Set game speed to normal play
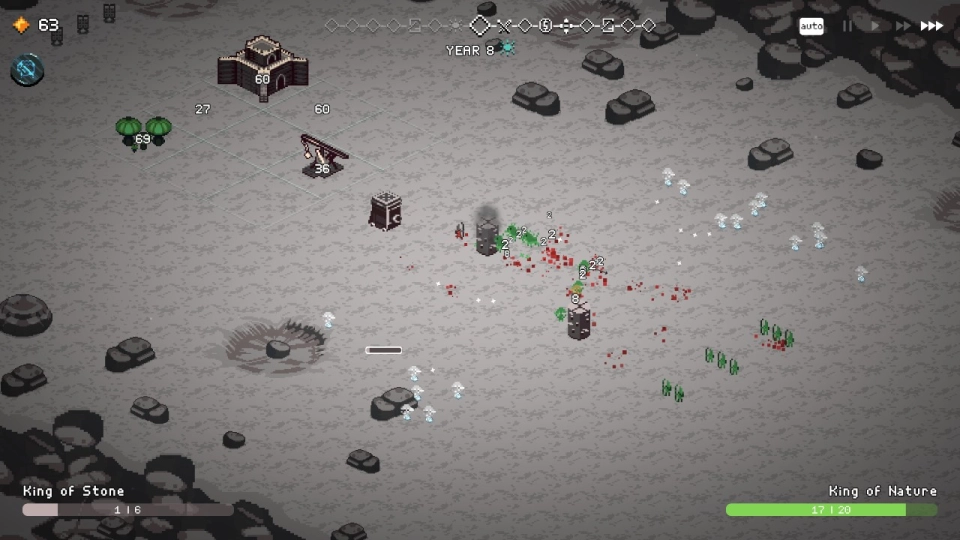Image resolution: width=960 pixels, height=540 pixels. click(875, 26)
